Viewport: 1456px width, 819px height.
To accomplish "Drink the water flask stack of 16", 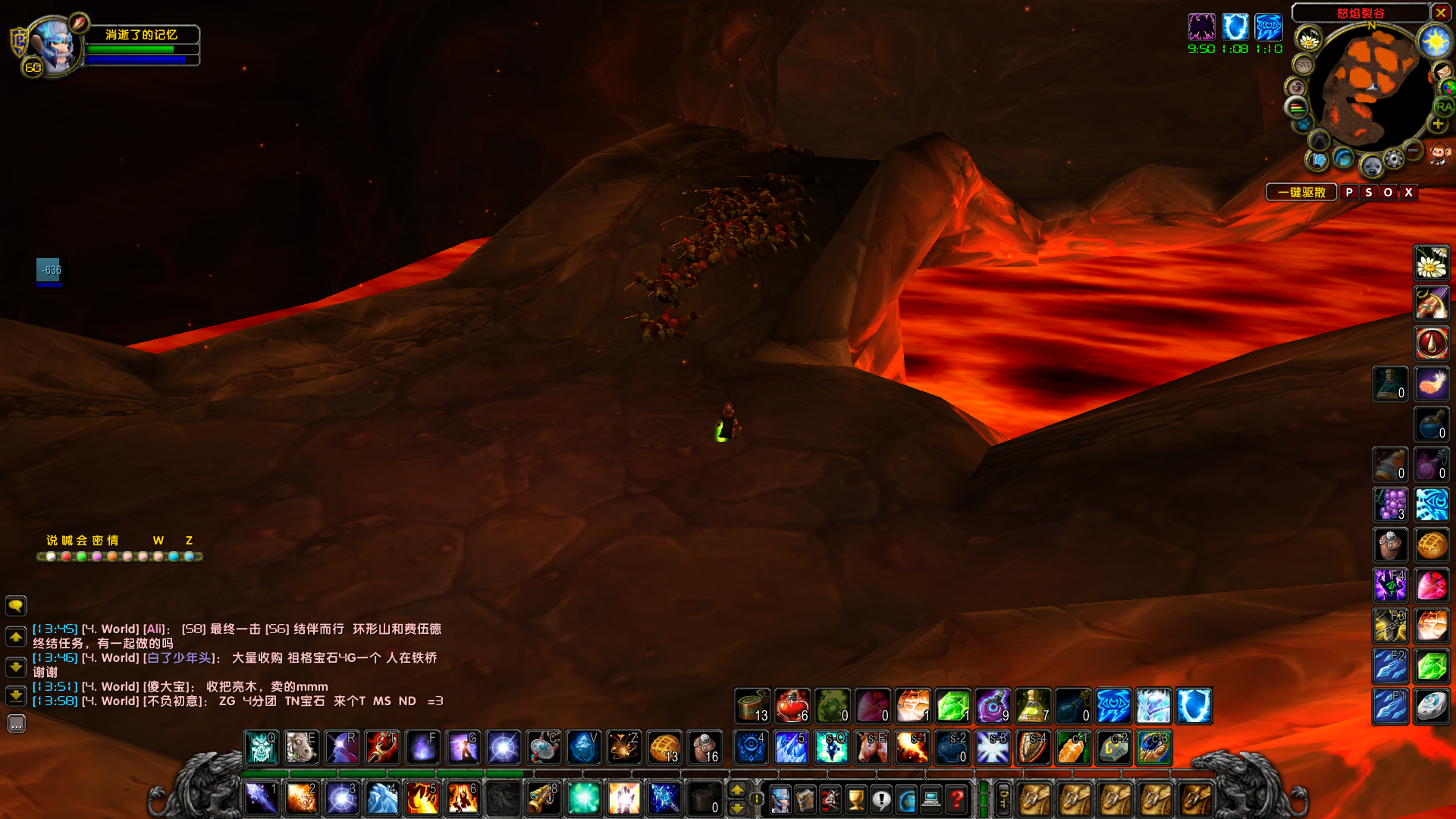I will coord(704,748).
